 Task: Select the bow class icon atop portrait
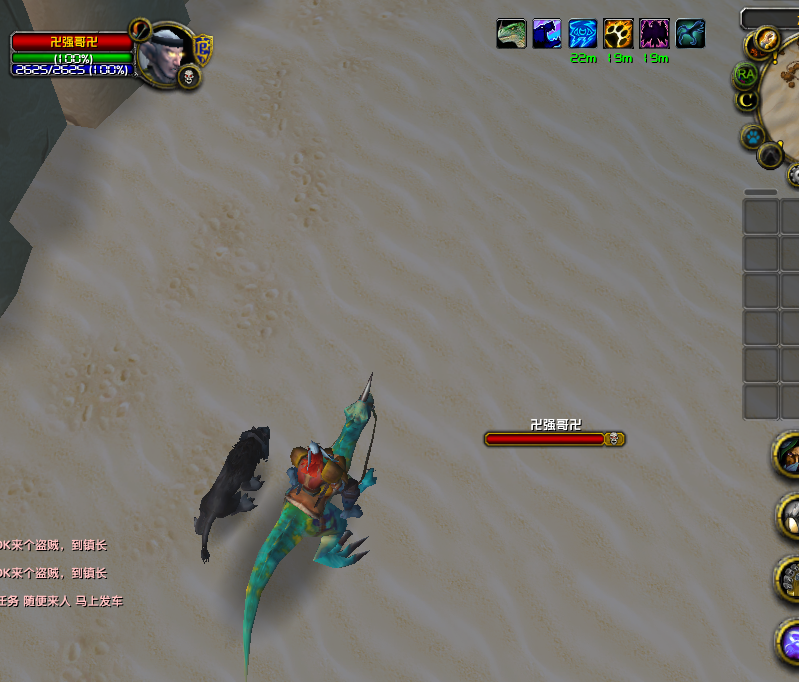(x=141, y=28)
